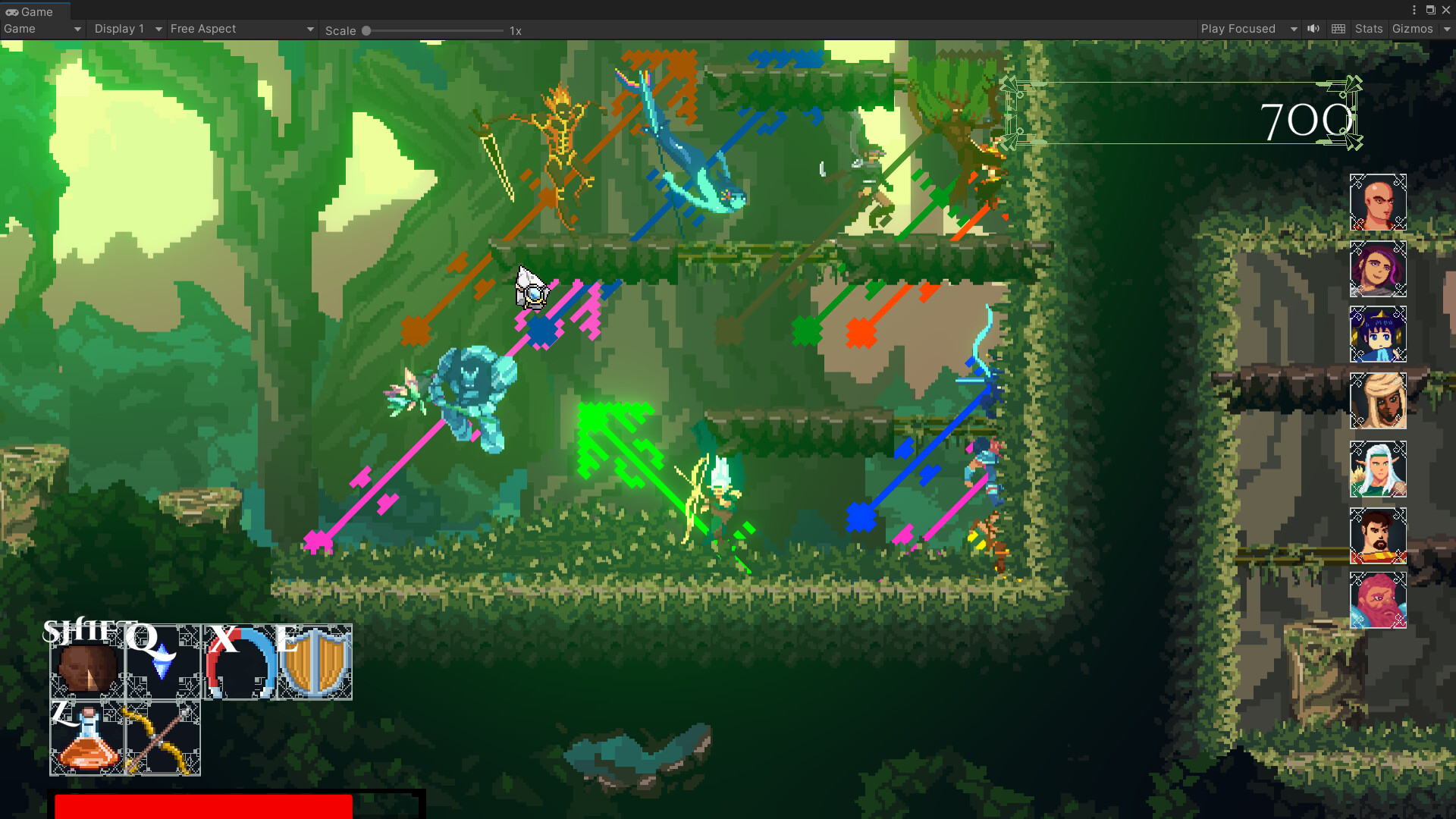Toggle the Stats overlay
Image resolution: width=1456 pixels, height=819 pixels.
coord(1369,29)
